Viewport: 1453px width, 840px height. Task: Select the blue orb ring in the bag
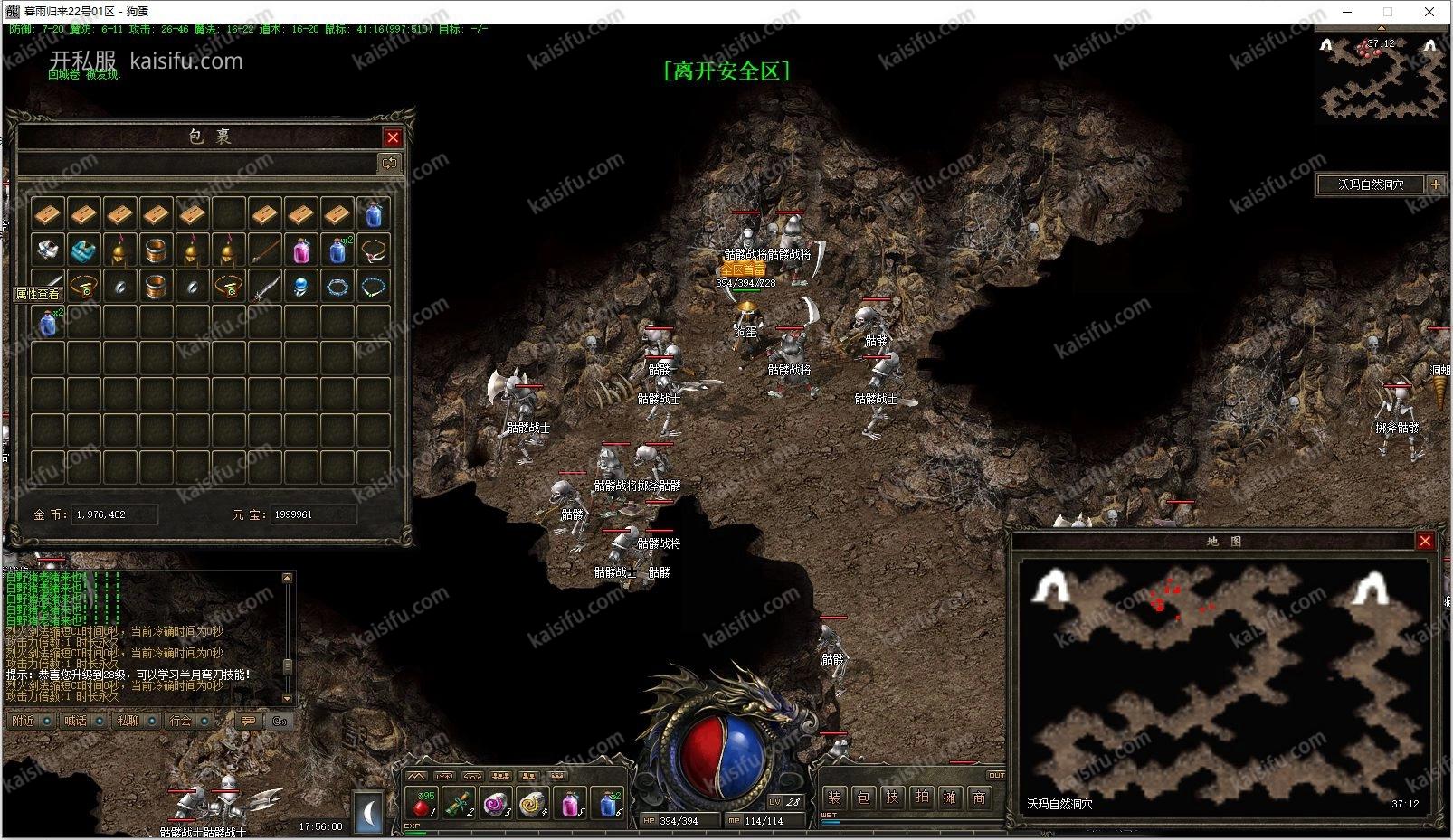[301, 287]
